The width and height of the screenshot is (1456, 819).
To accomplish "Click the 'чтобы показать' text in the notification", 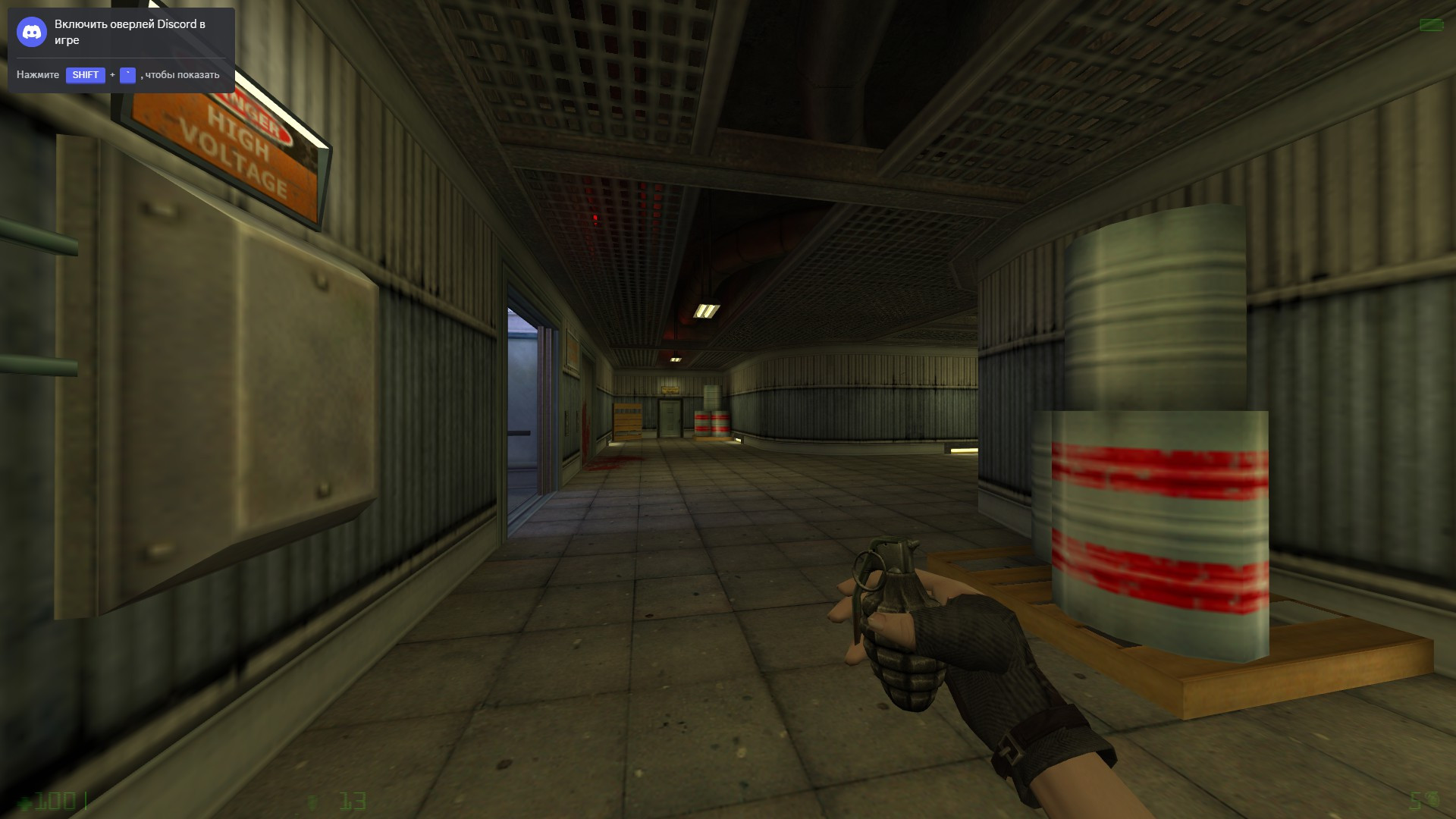I will (x=180, y=76).
